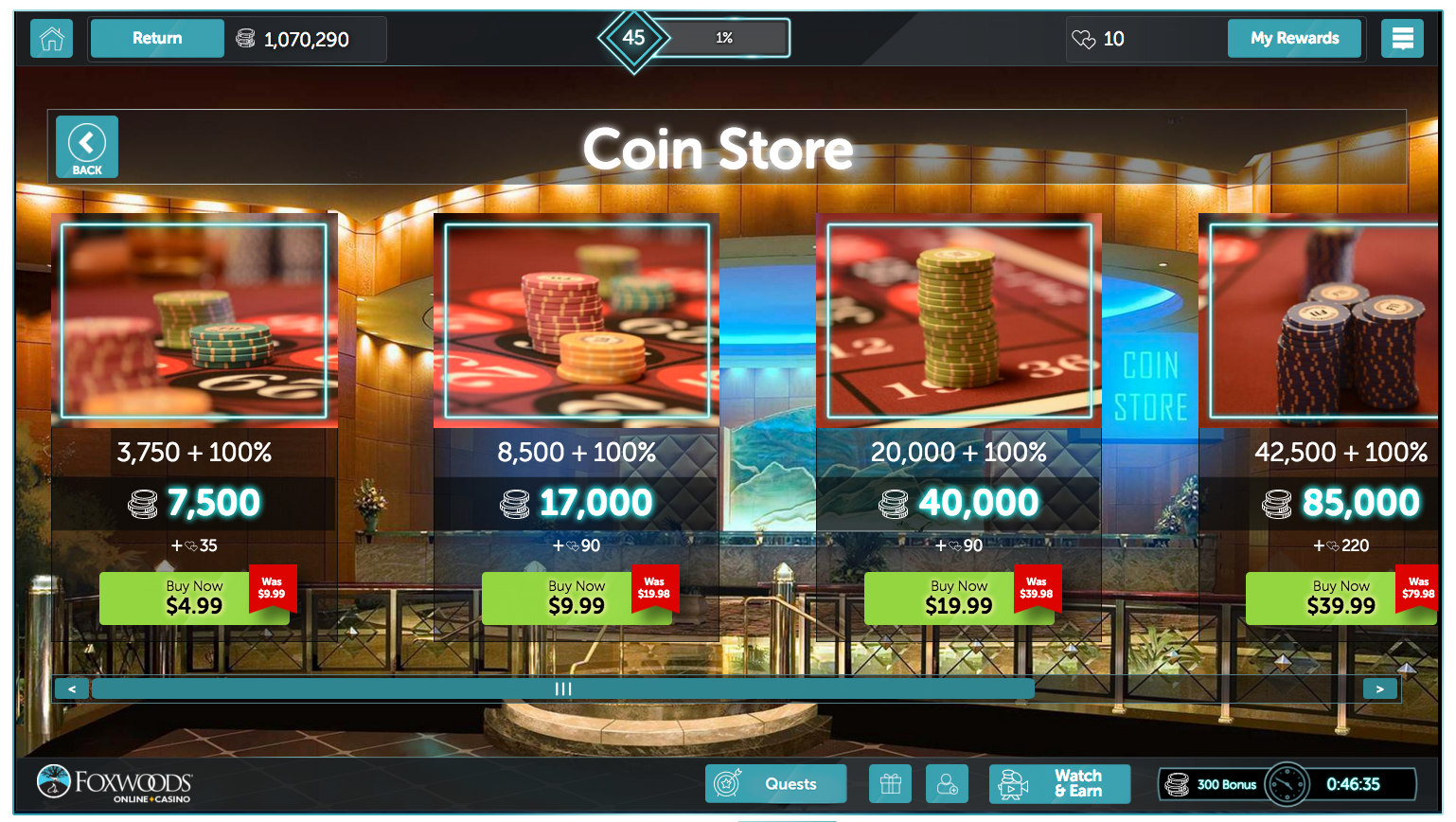Click the 300 Bonus timer
The height and width of the screenshot is (822, 1456).
1287,784
